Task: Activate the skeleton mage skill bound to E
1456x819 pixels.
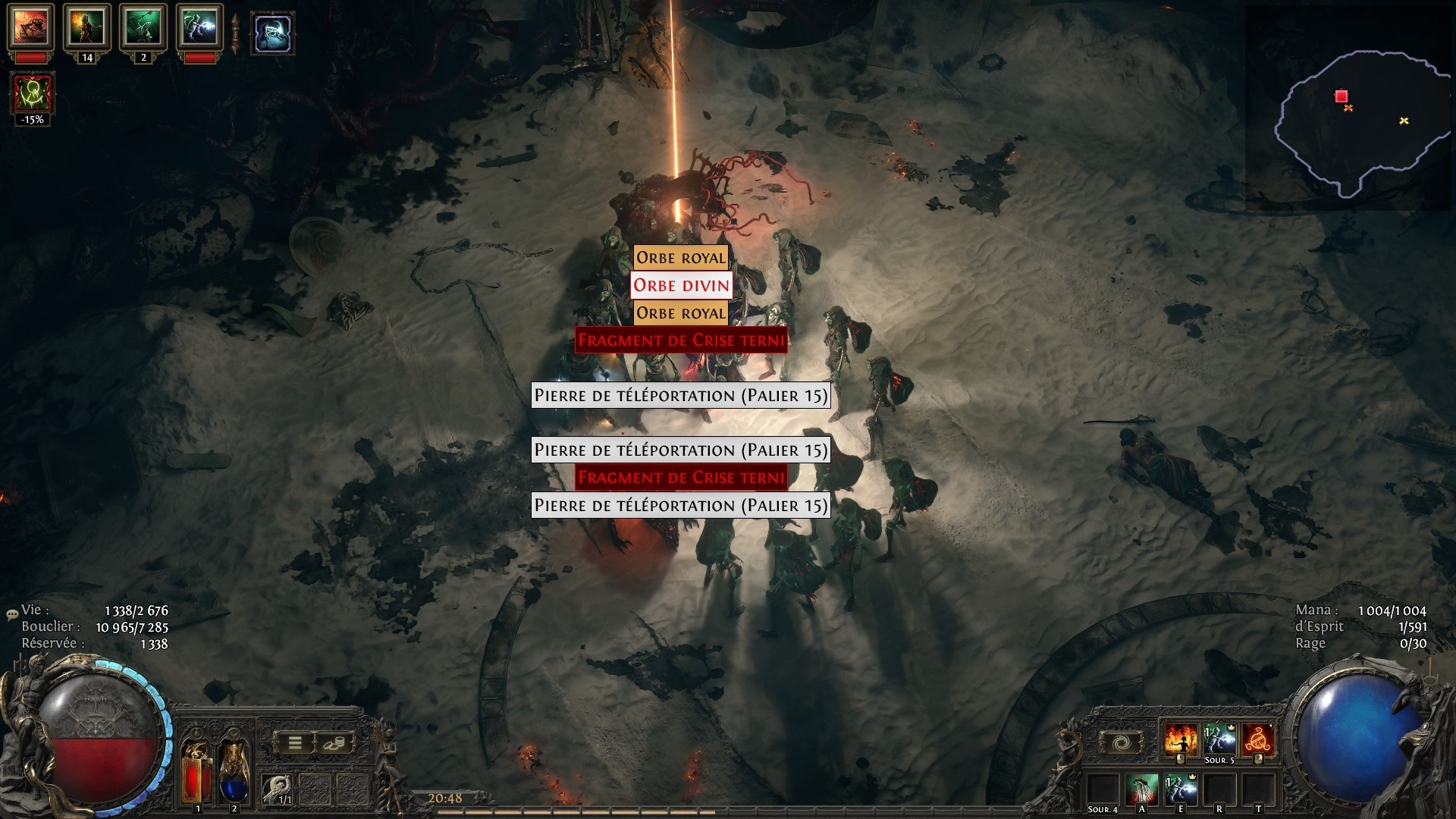Action: 1180,790
